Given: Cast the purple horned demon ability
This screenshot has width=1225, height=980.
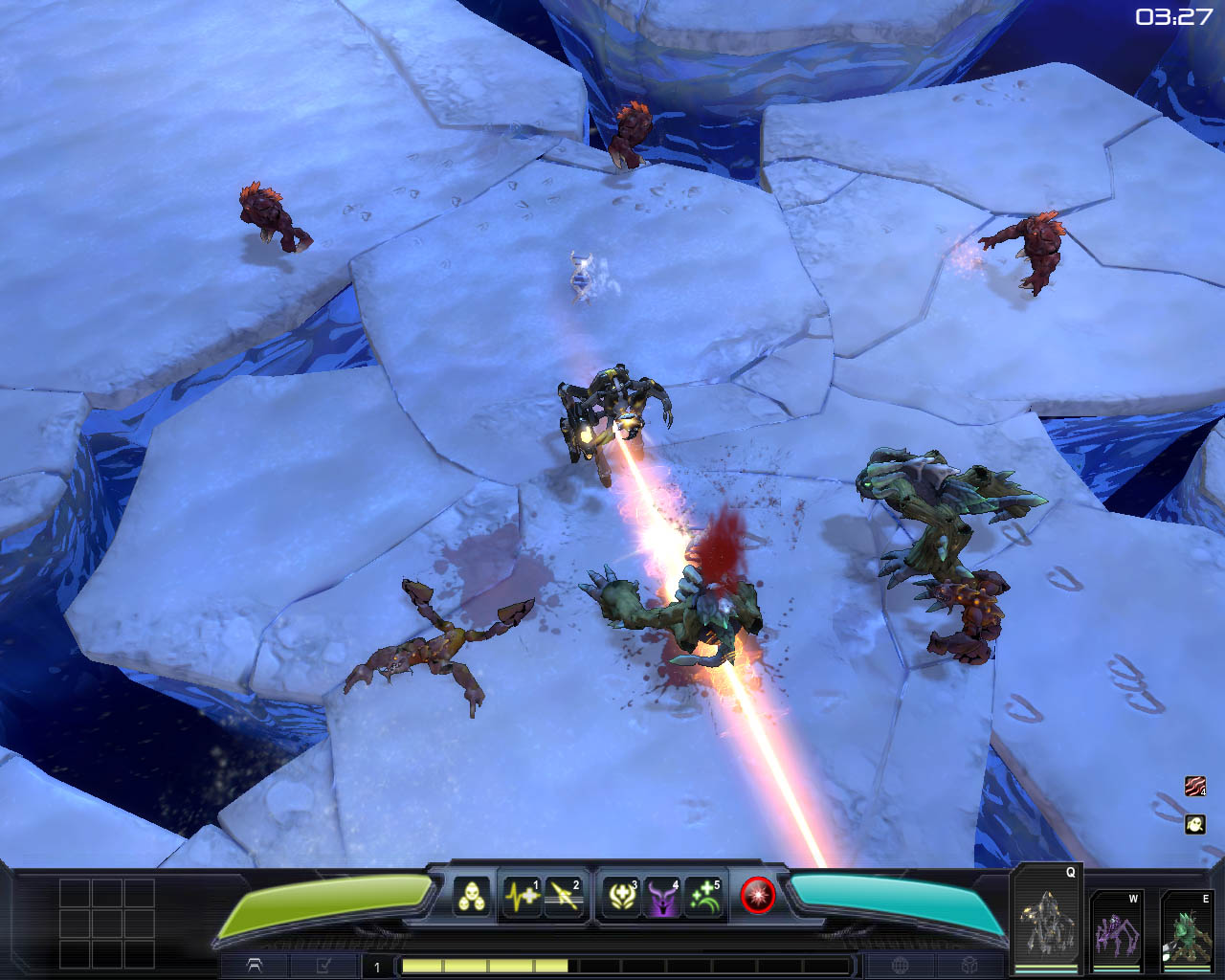Looking at the screenshot, I should tap(663, 897).
